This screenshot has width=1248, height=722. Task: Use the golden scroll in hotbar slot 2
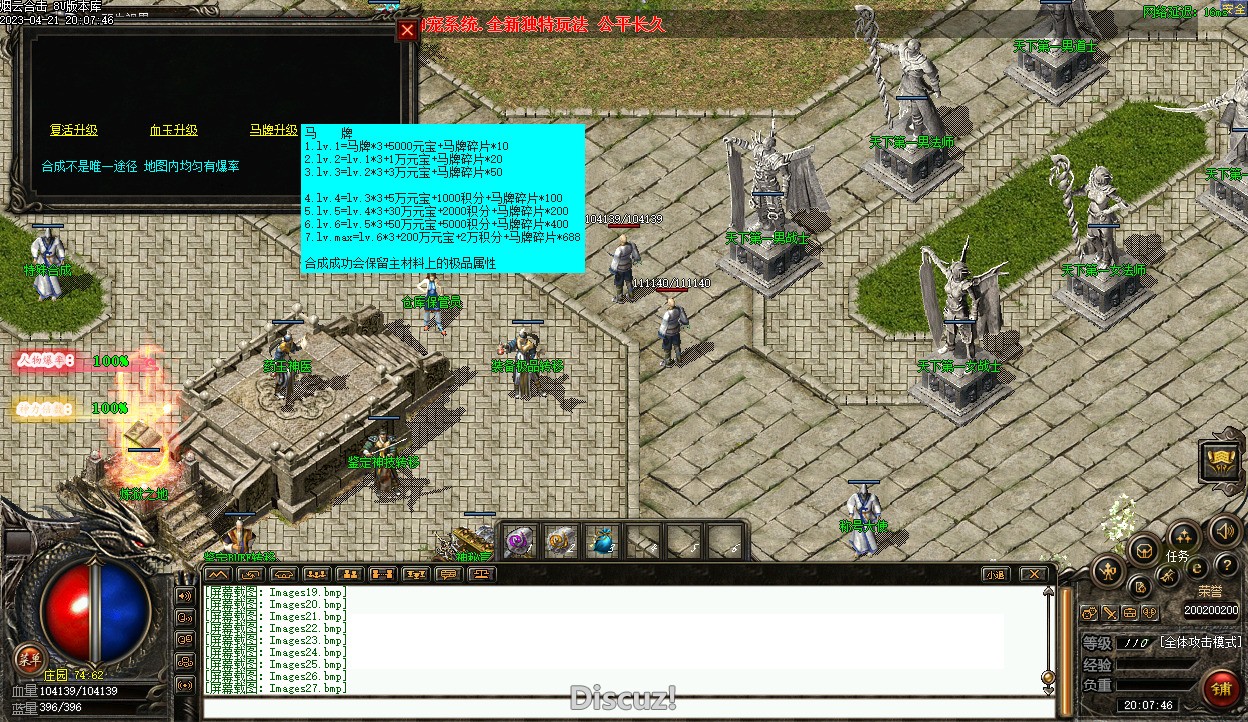[x=560, y=542]
